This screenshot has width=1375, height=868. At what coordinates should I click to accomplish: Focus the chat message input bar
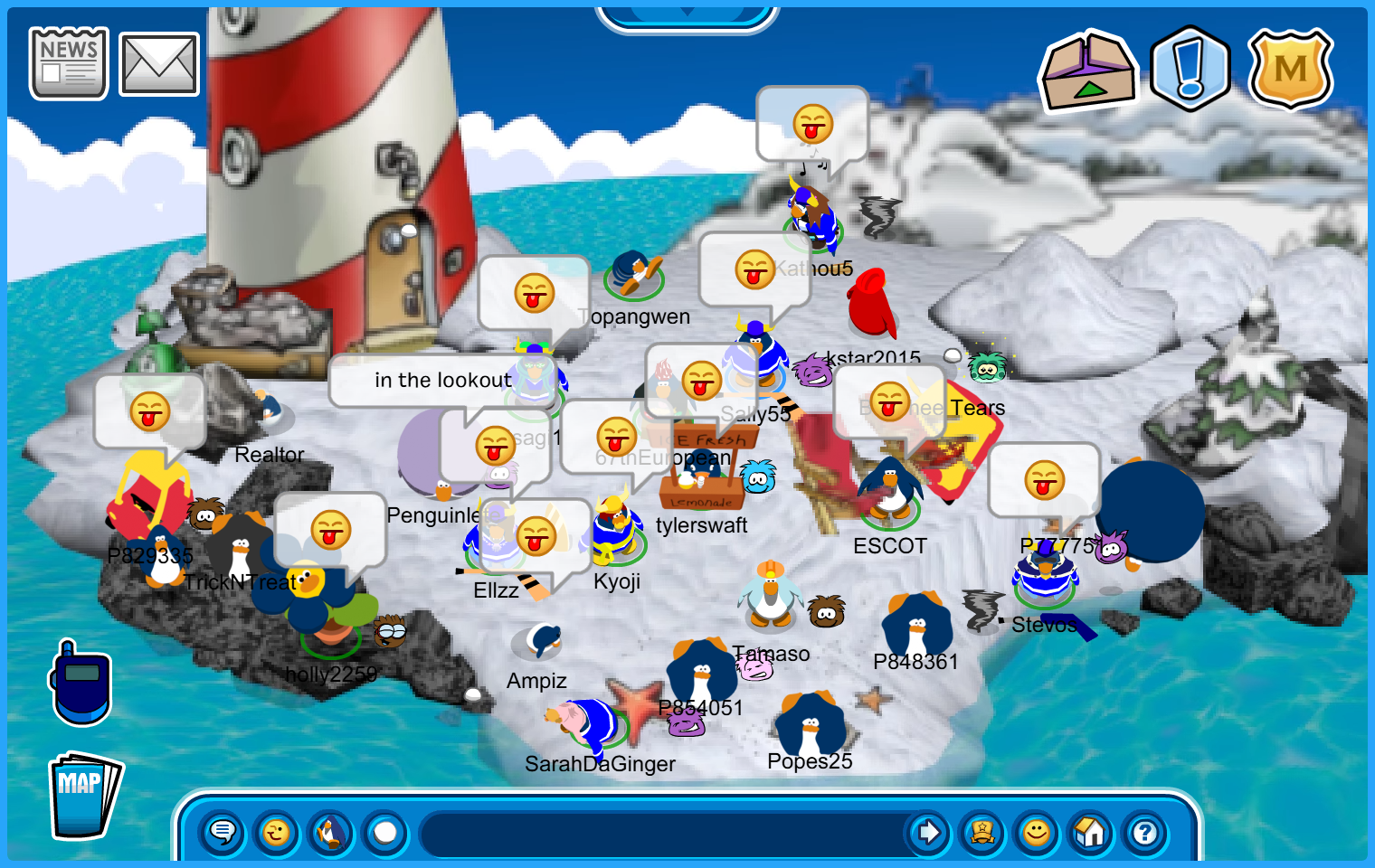(x=665, y=833)
